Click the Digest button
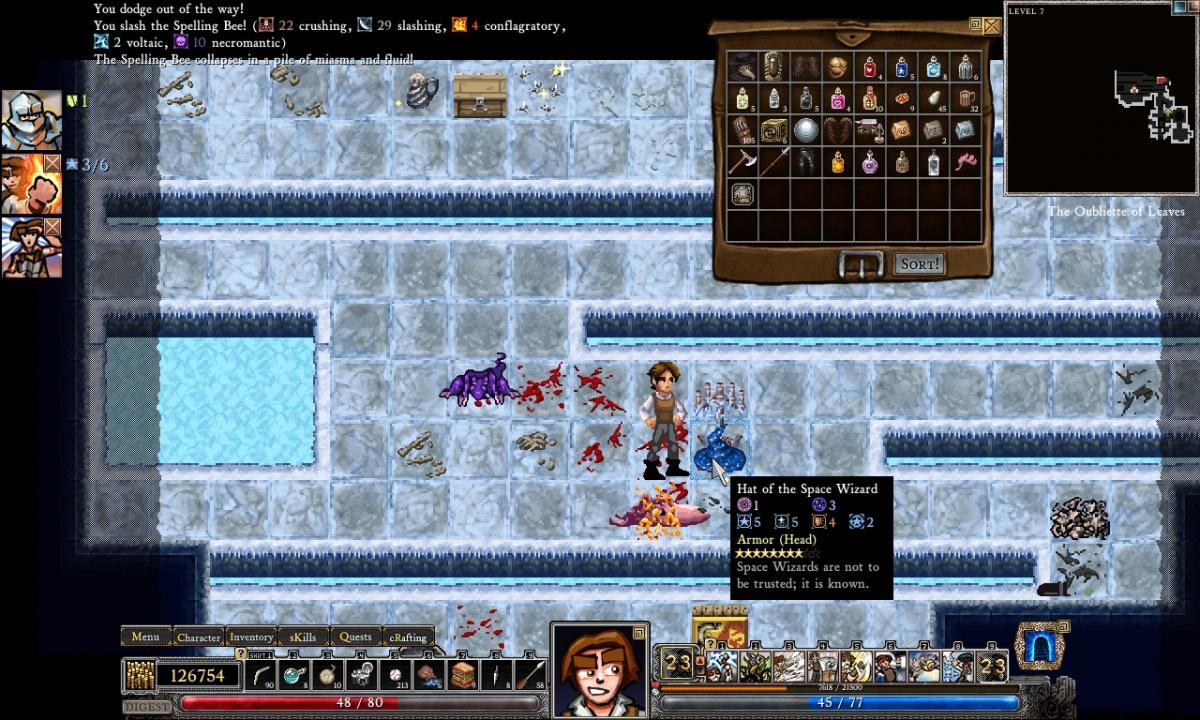1200x720 pixels. click(x=146, y=707)
